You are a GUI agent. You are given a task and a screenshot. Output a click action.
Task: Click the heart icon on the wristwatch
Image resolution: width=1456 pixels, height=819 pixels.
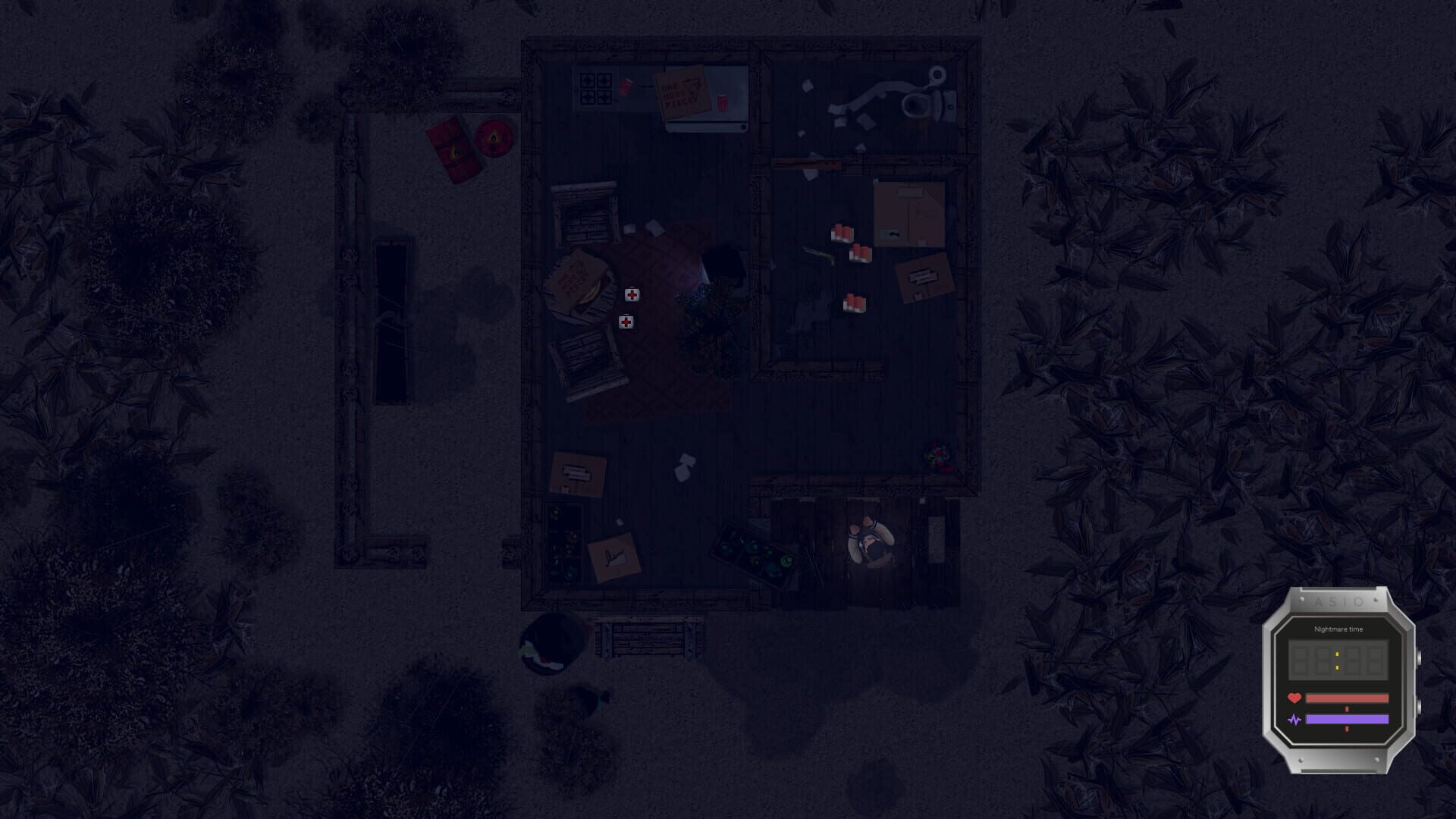[1294, 698]
